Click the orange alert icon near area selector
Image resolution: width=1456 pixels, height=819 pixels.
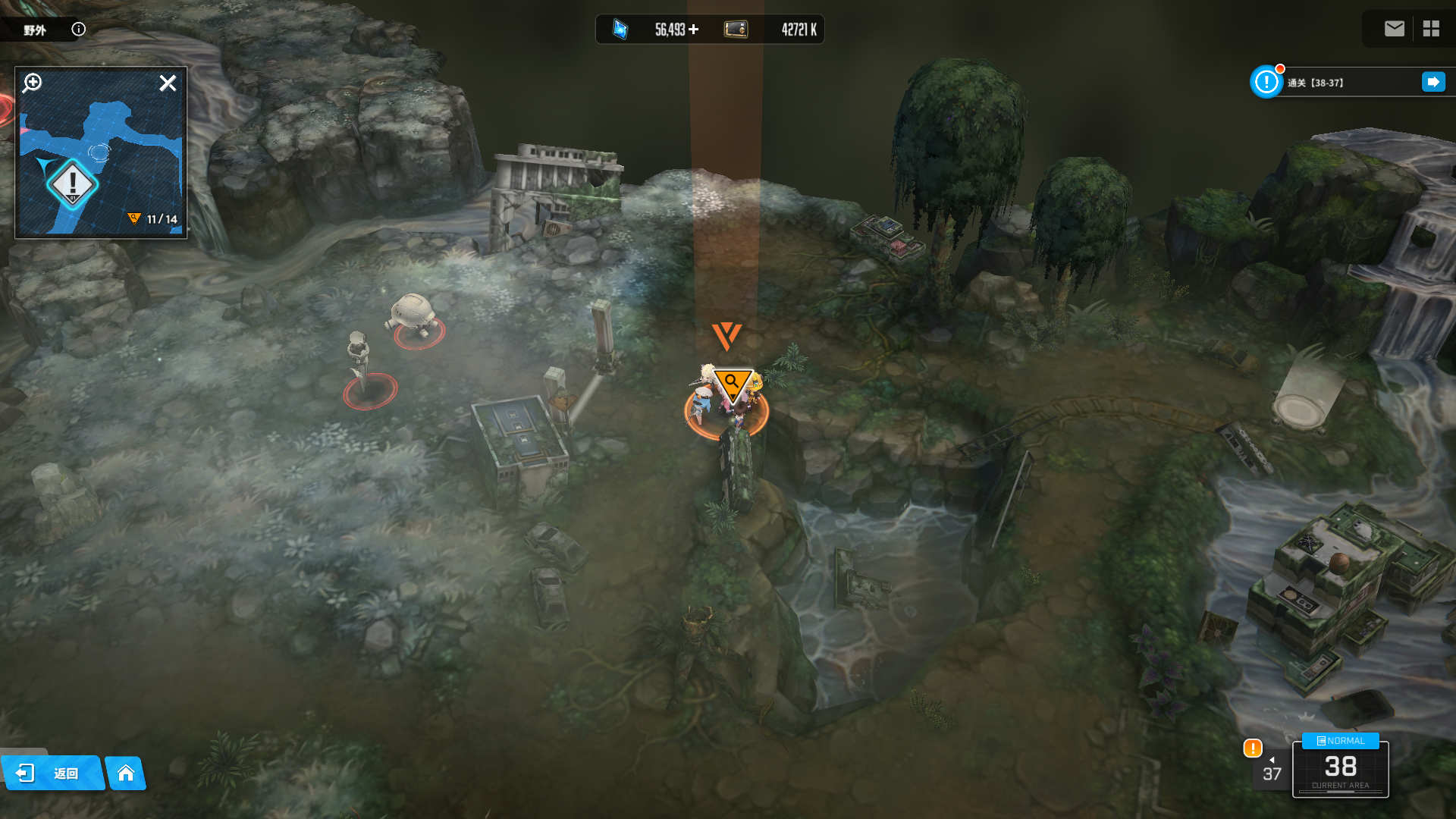point(1252,748)
